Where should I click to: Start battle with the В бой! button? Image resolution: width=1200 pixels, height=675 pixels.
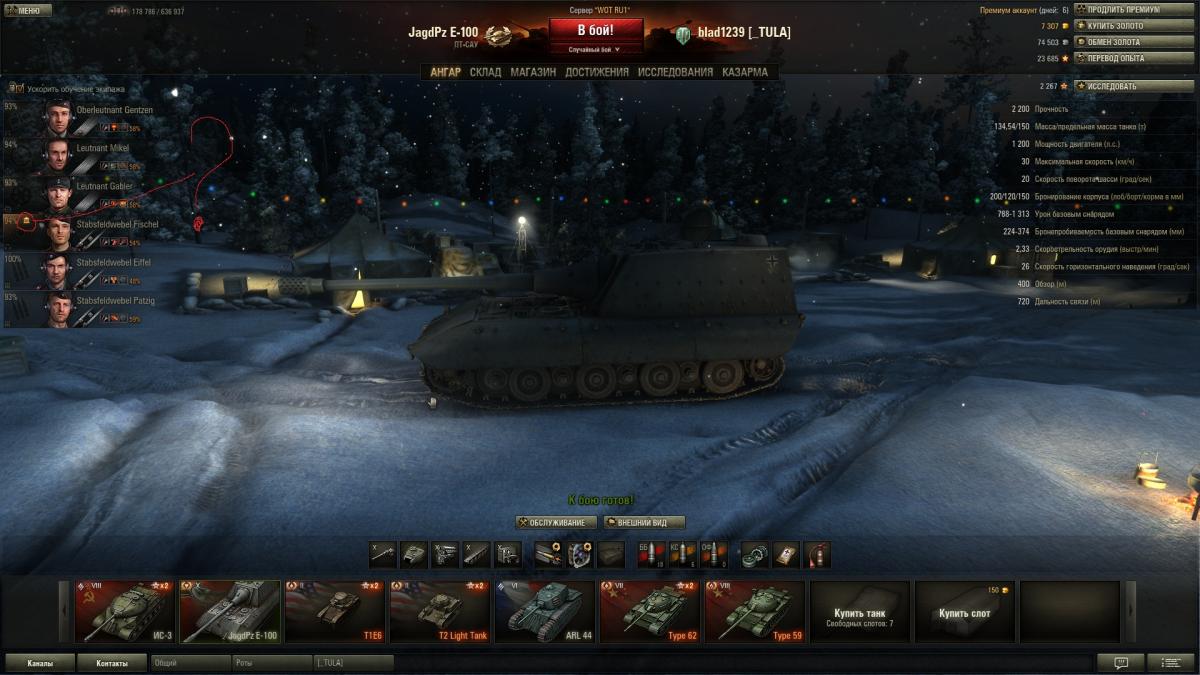(596, 31)
